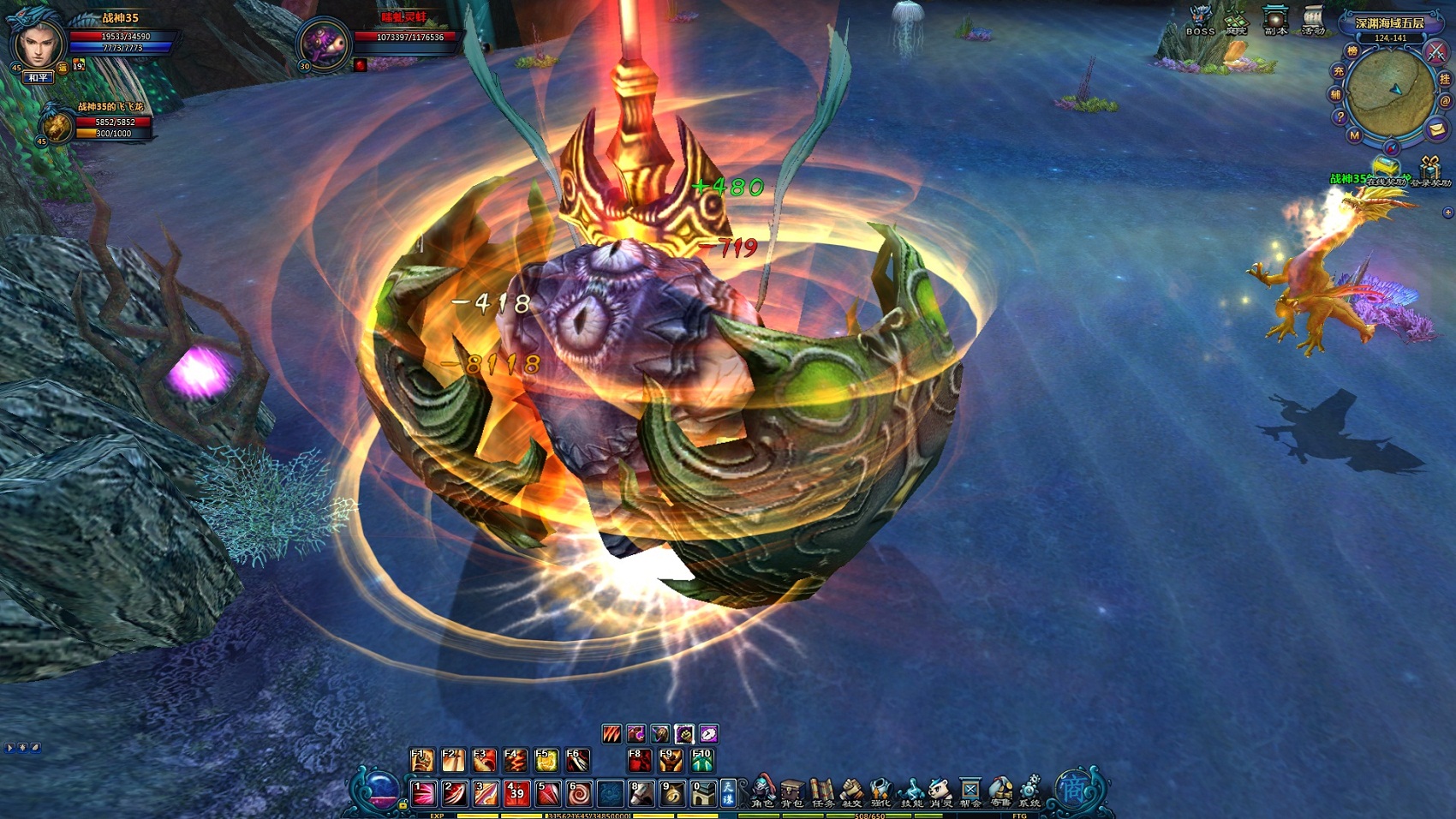The height and width of the screenshot is (819, 1456).
Task: Activate the F10 green arrows skill
Action: coord(701,760)
